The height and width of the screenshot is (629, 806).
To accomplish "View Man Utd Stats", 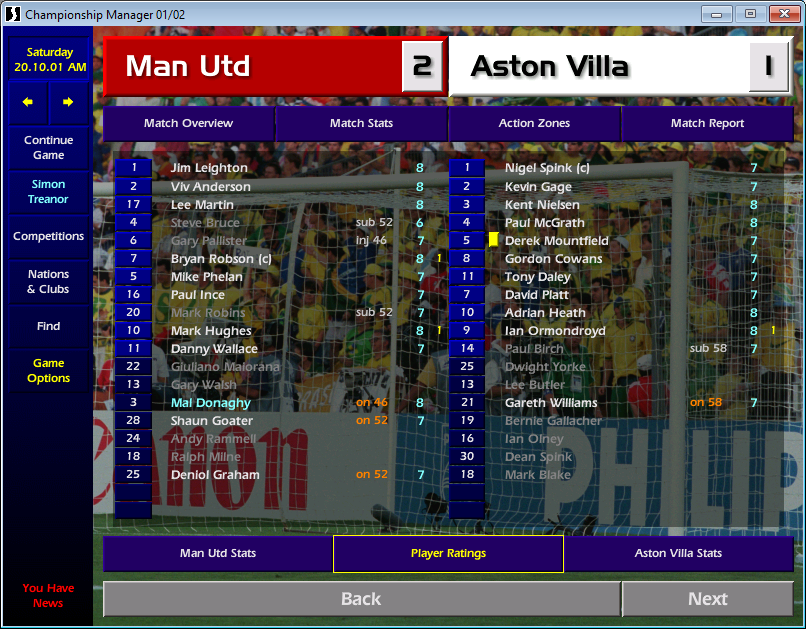I will click(x=218, y=553).
